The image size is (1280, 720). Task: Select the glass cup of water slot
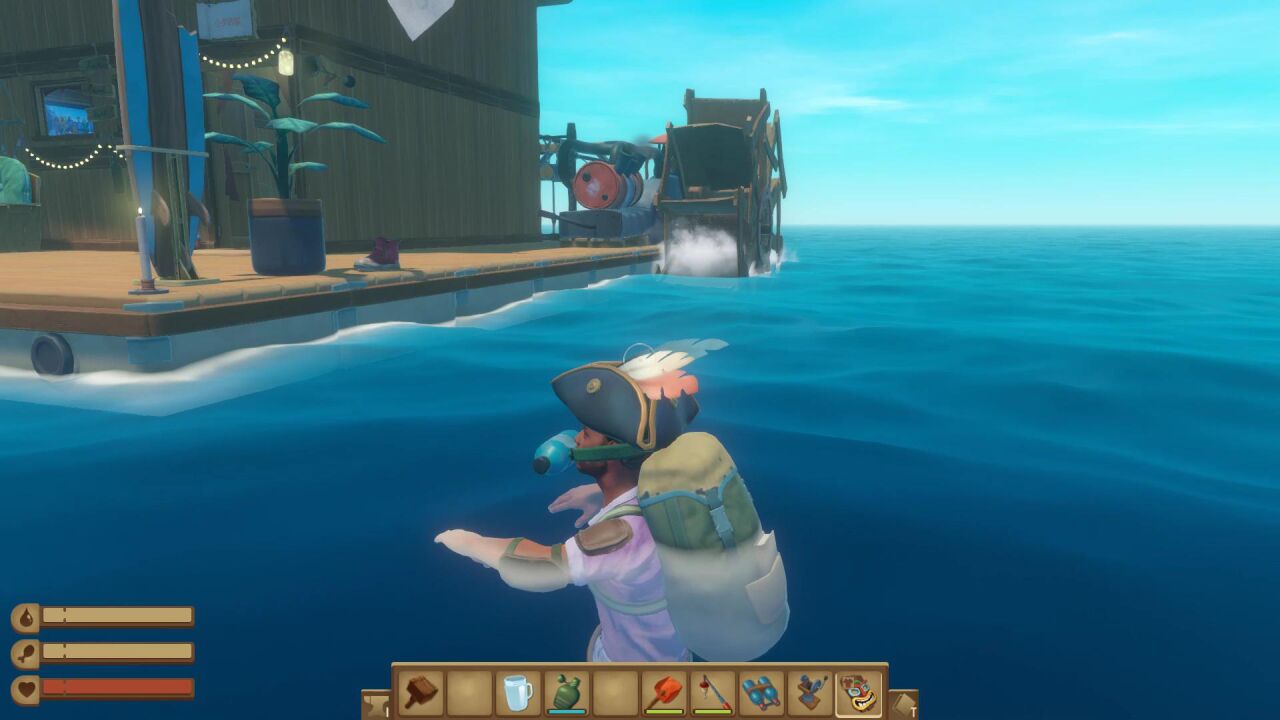pyautogui.click(x=518, y=692)
